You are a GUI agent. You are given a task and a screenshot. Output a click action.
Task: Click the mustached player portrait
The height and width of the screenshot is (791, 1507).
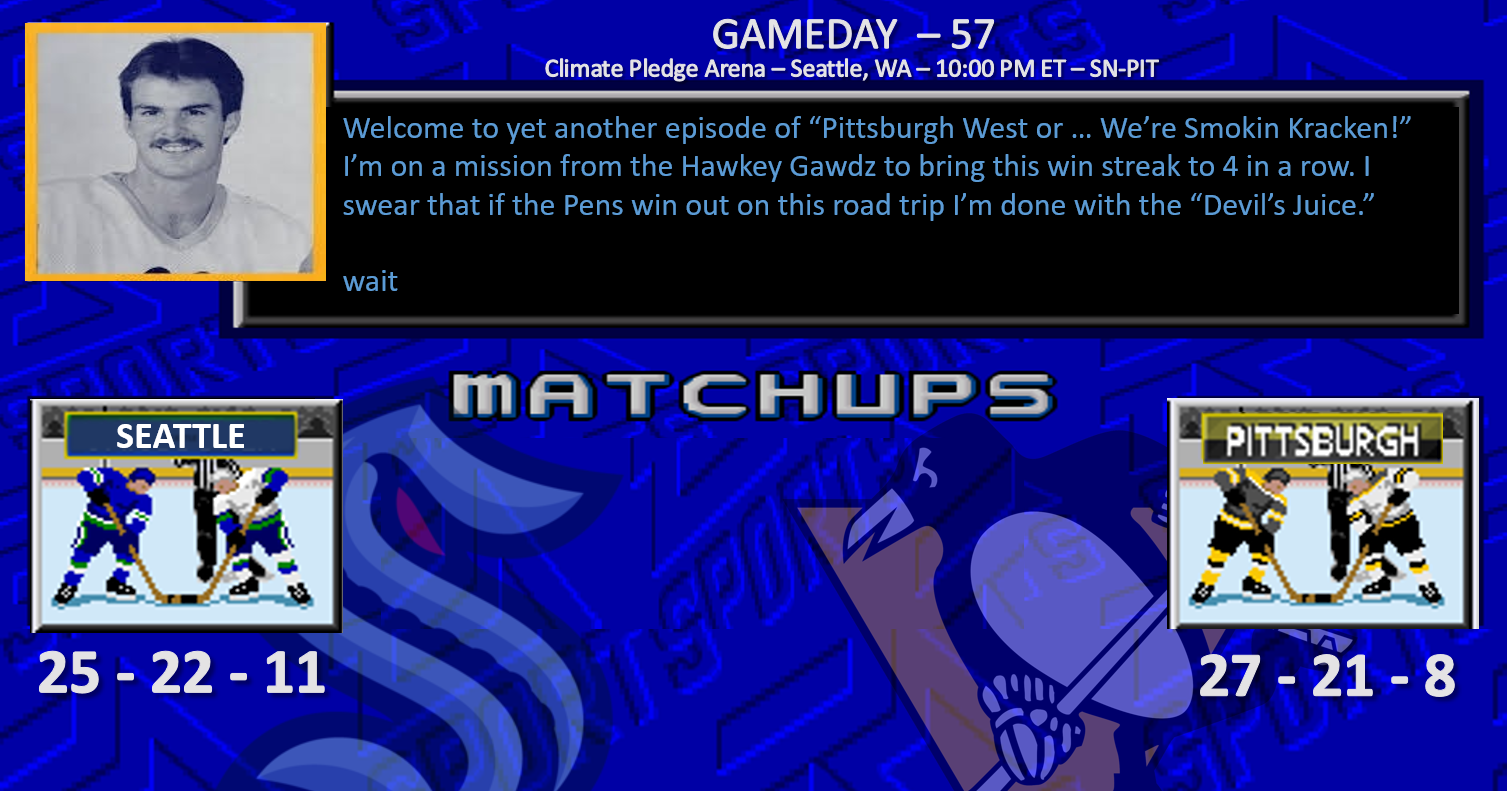176,152
